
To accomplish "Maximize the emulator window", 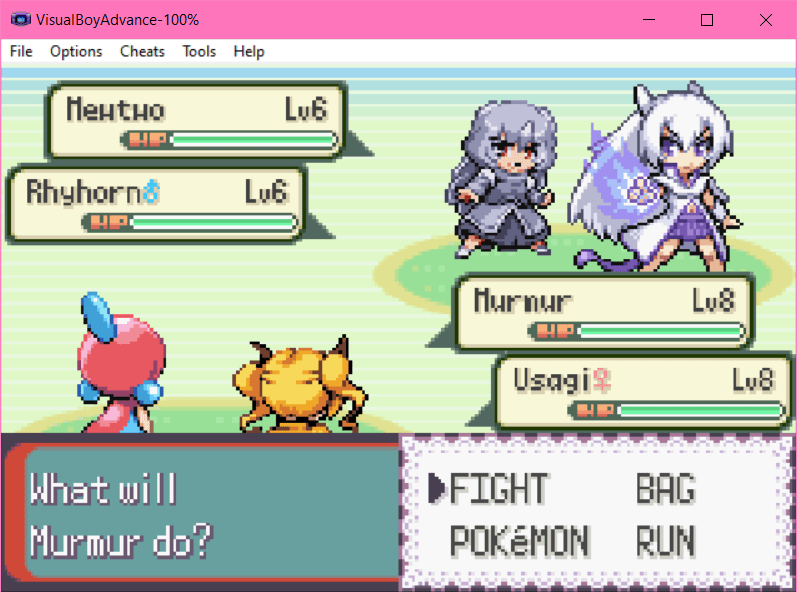I will (707, 20).
